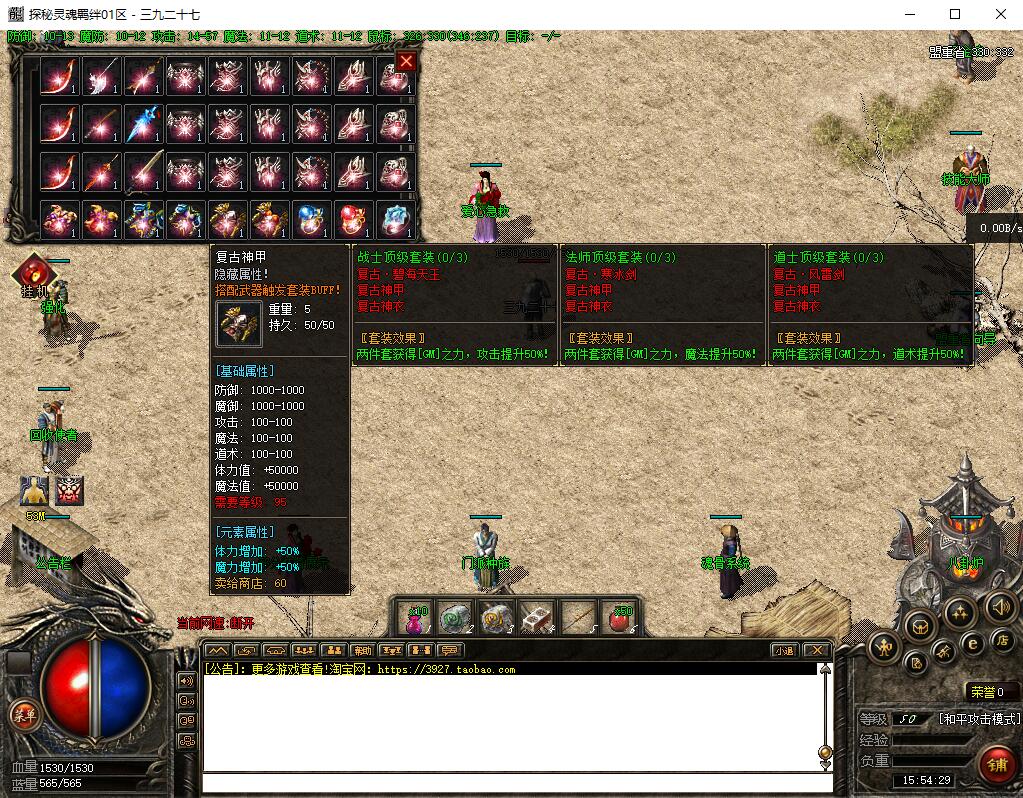
Task: Open the bag chest round button
Action: click(x=920, y=626)
